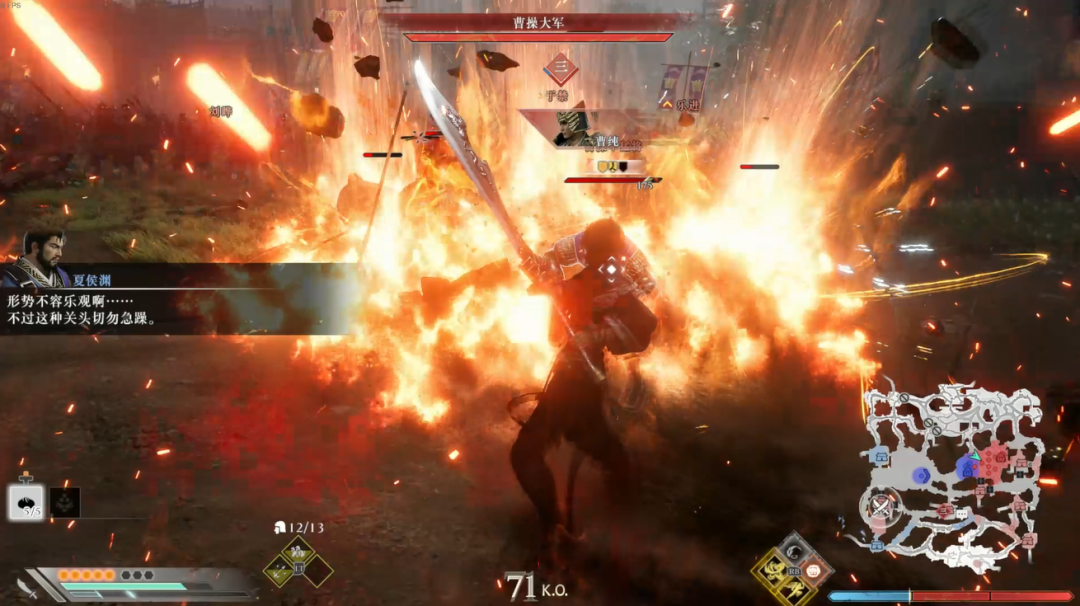Select the meat bun item slot

tap(26, 502)
